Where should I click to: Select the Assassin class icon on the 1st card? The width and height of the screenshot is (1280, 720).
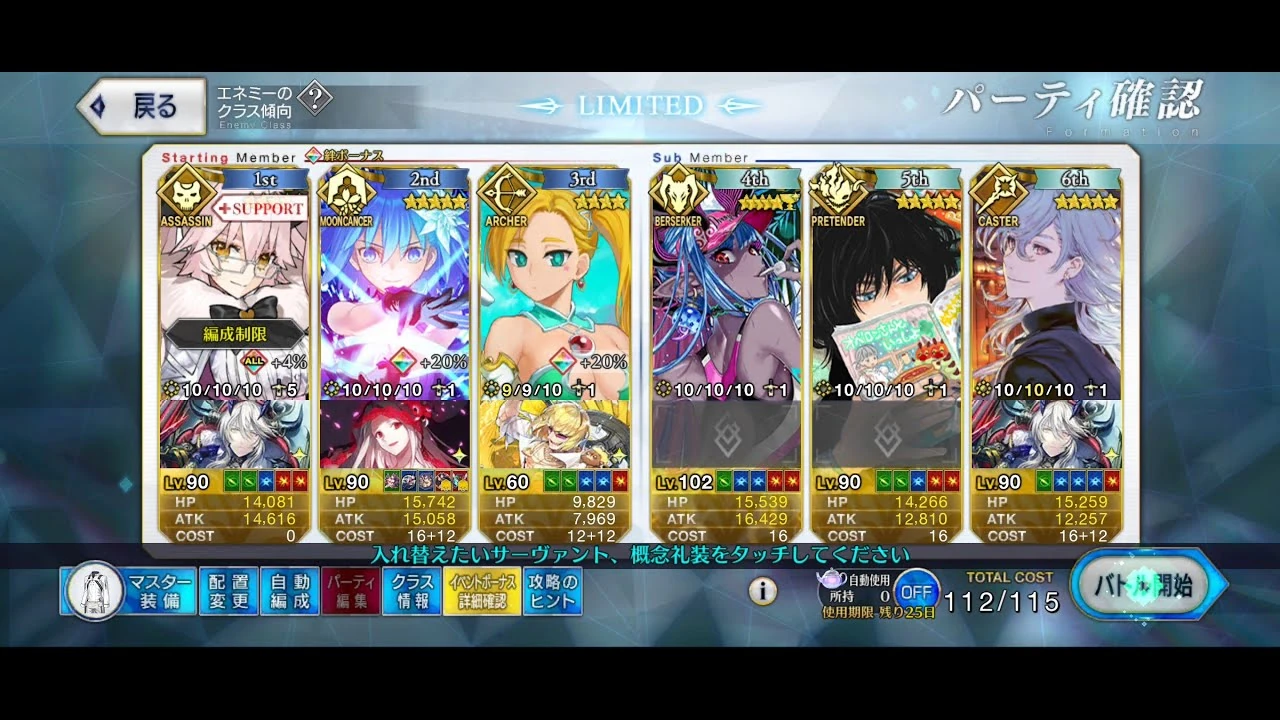(186, 193)
